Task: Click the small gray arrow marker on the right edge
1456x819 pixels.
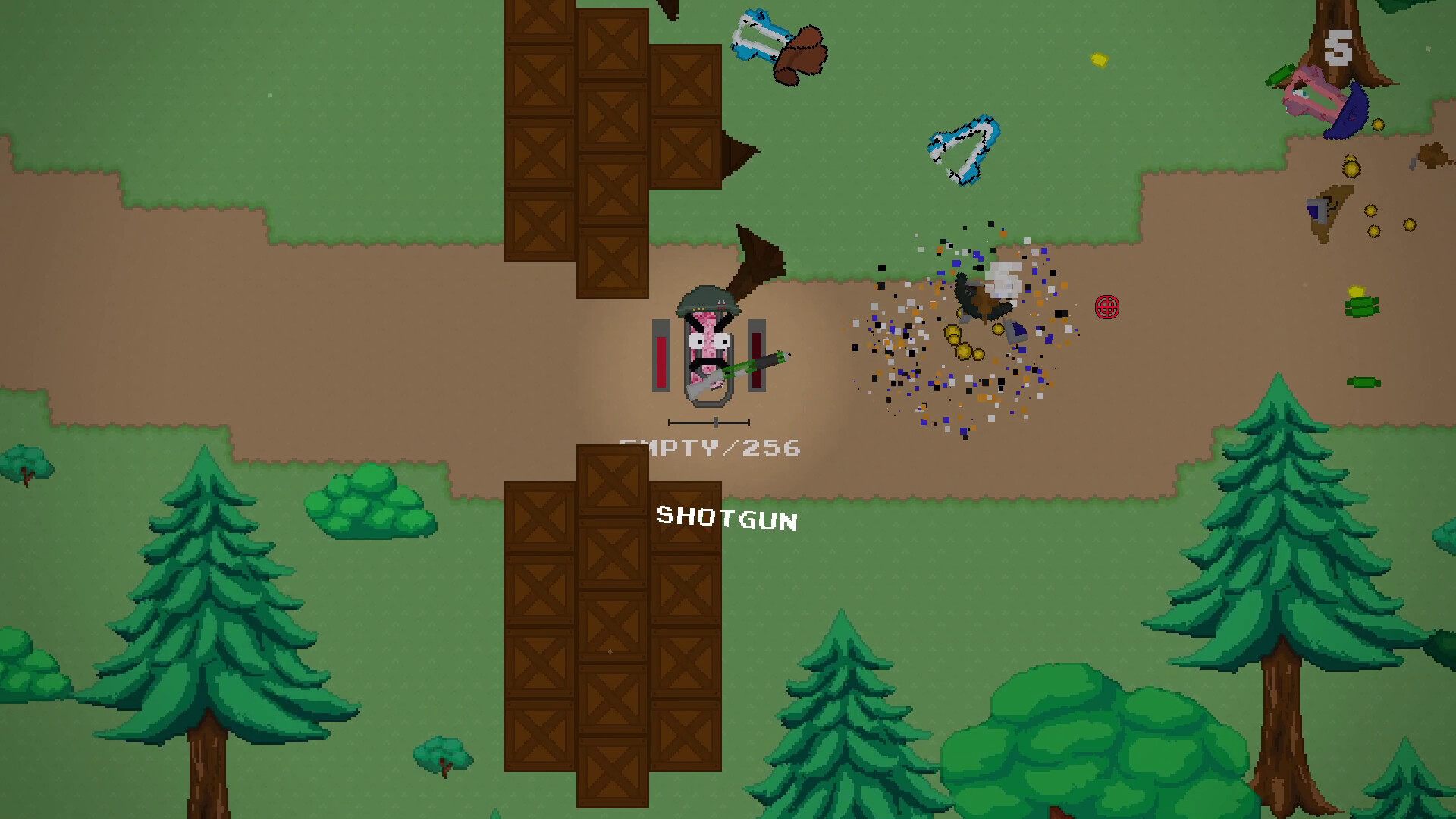Action: 1415,161
